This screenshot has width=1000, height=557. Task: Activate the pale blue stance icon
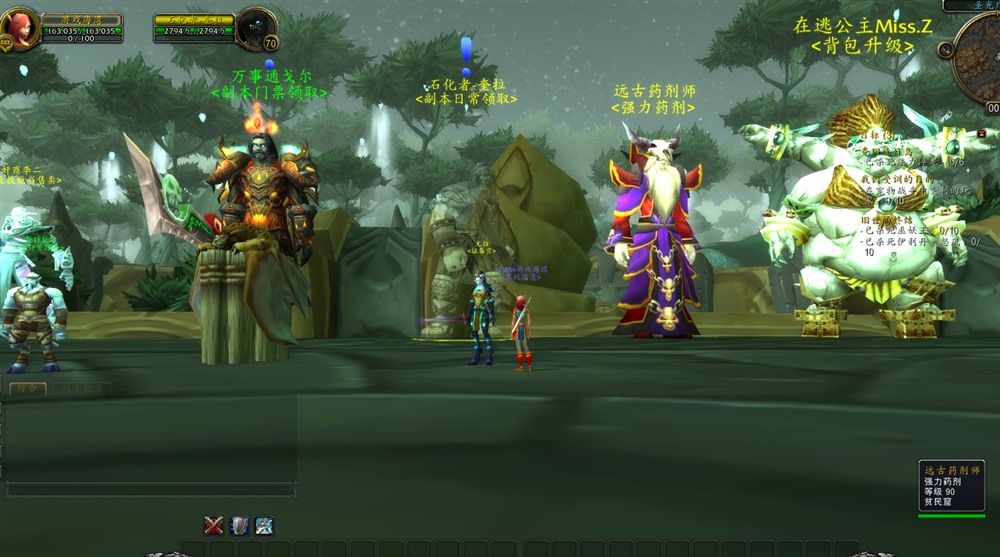tap(265, 525)
